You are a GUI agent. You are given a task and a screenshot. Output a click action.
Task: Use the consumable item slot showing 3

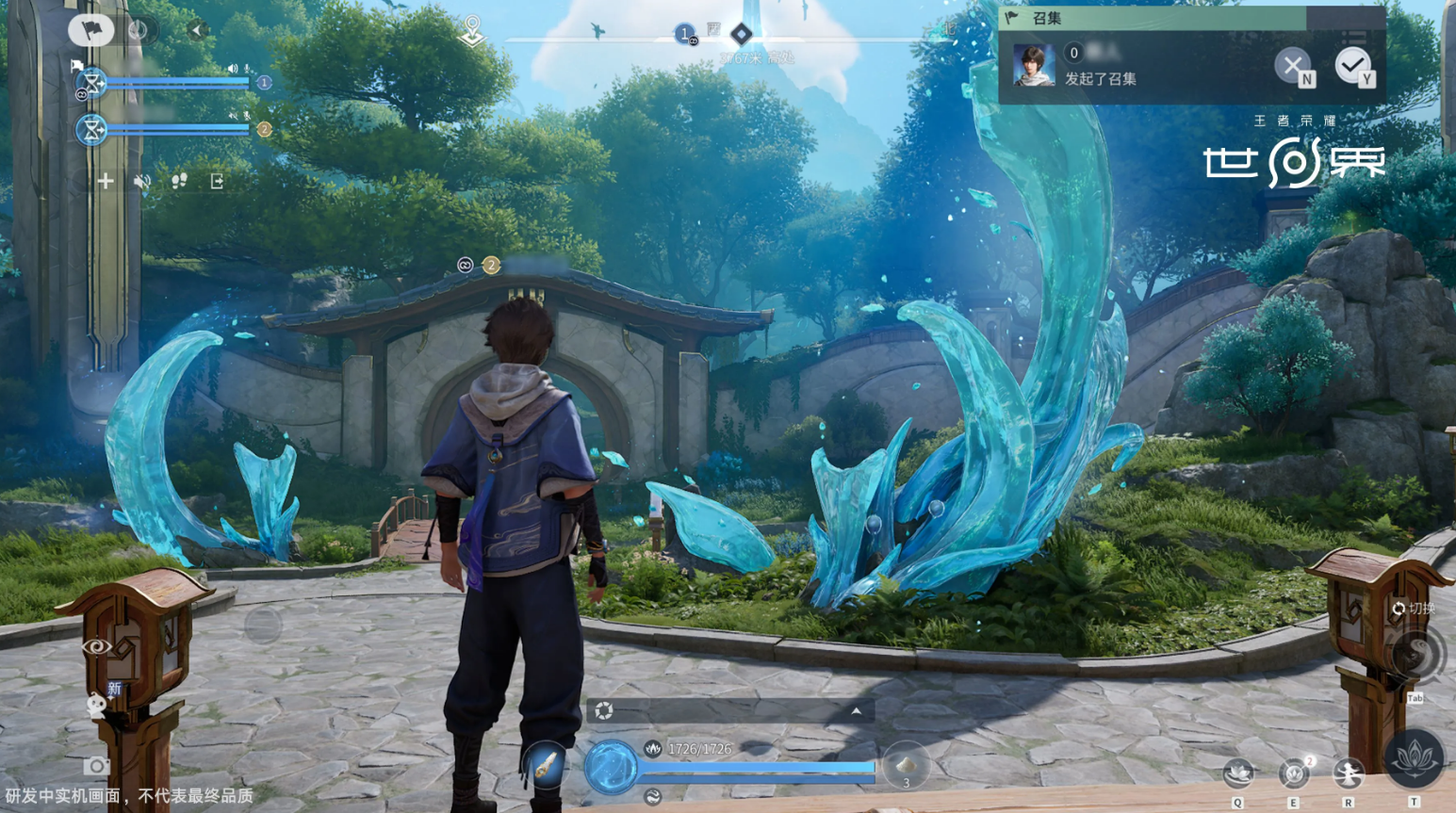[x=906, y=765]
